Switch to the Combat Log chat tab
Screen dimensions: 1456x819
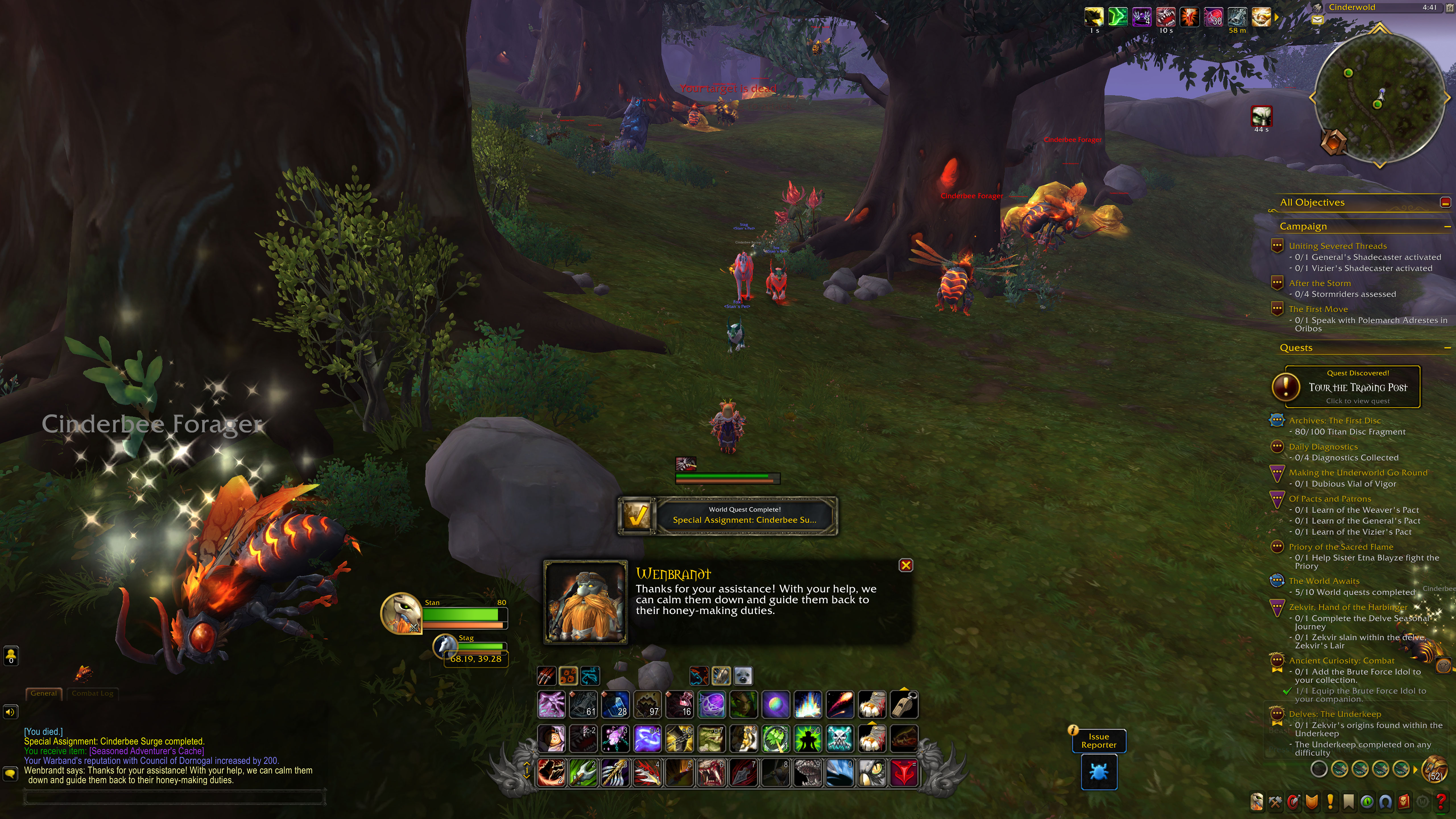(92, 693)
